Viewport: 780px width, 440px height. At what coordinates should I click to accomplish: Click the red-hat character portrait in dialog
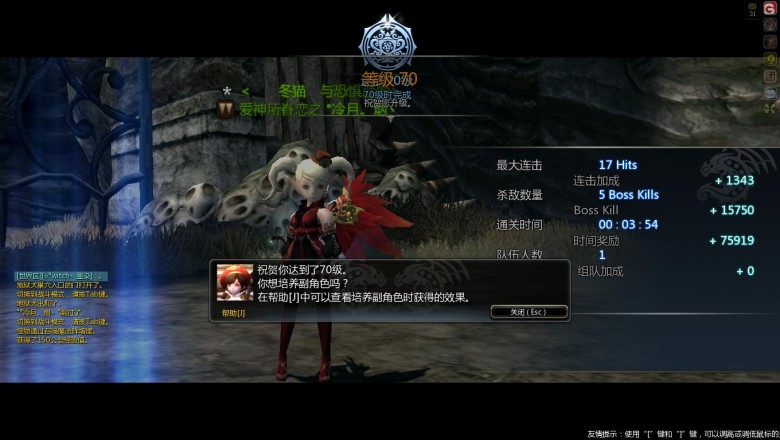tap(235, 282)
